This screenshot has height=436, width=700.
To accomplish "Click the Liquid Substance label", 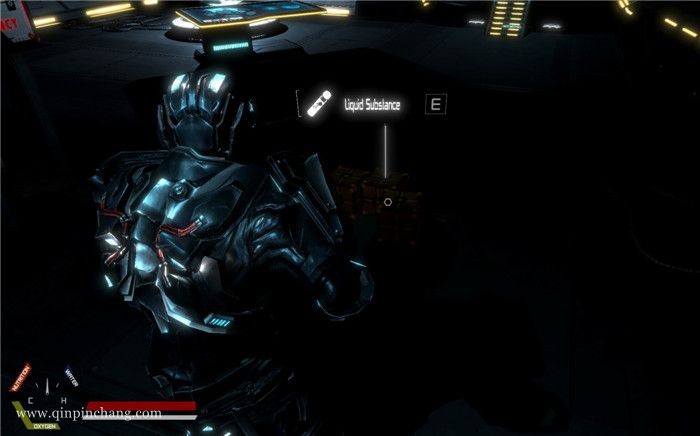I will coord(373,104).
